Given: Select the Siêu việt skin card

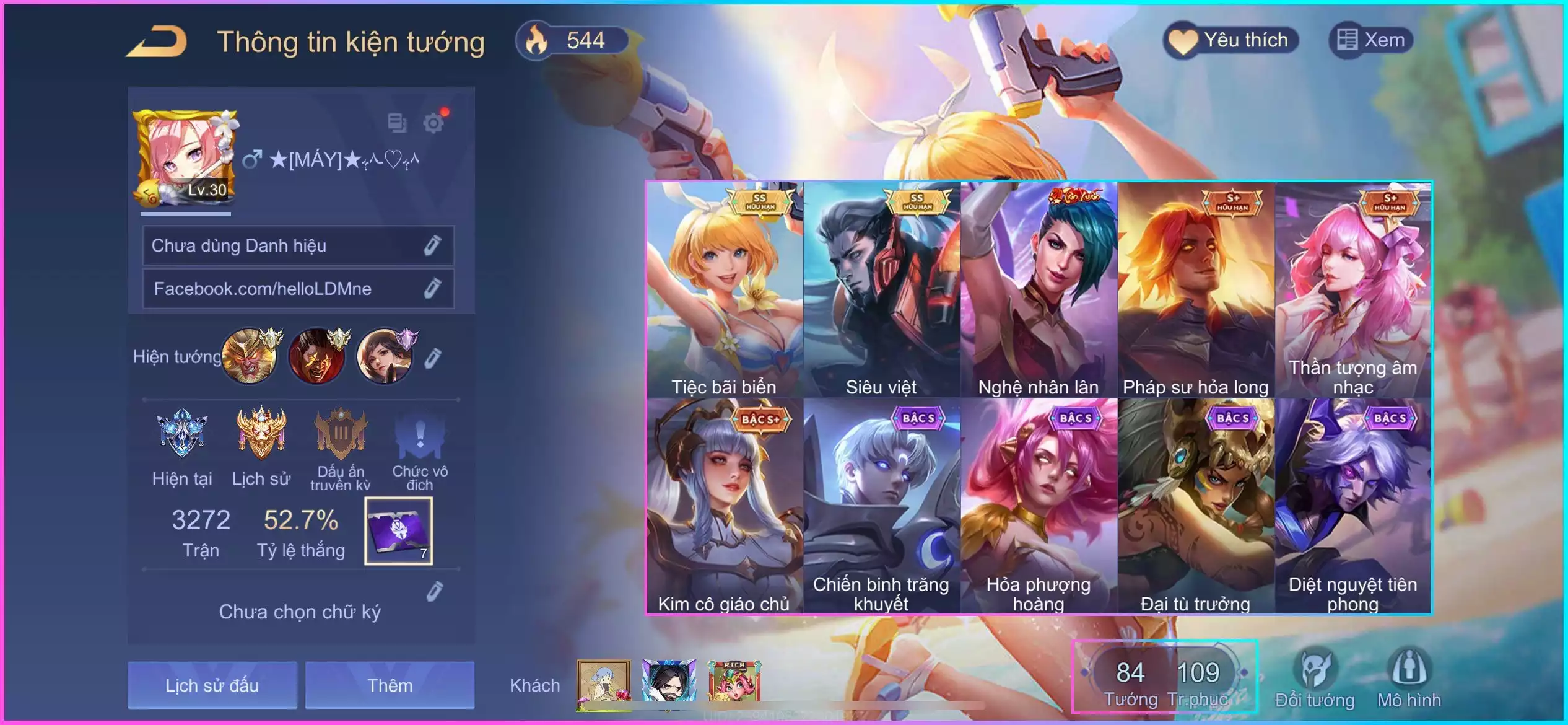Looking at the screenshot, I should (x=882, y=290).
